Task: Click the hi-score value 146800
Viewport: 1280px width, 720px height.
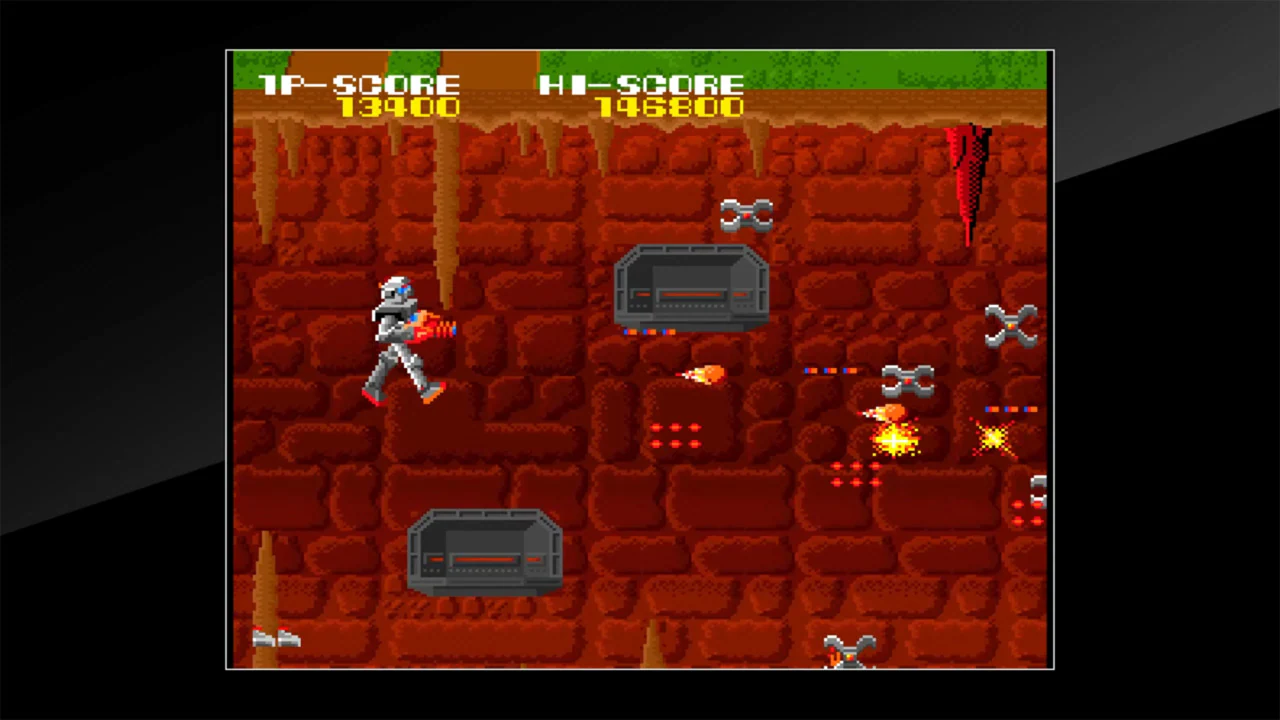Action: click(x=672, y=108)
